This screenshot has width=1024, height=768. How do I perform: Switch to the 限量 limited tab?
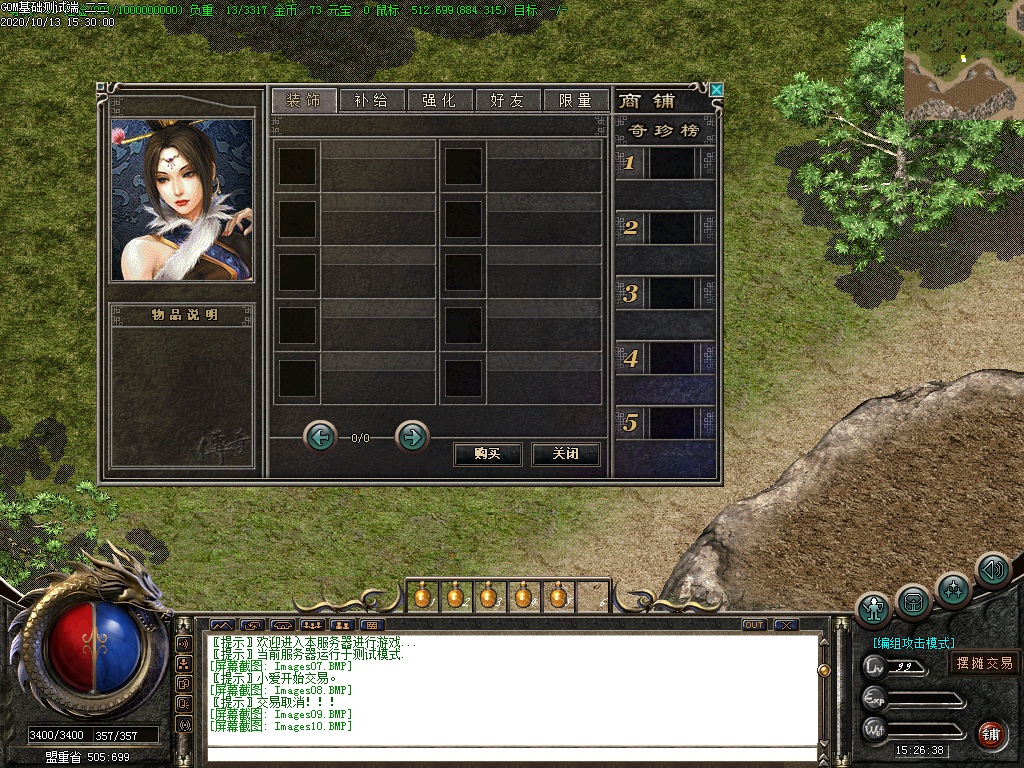click(576, 100)
